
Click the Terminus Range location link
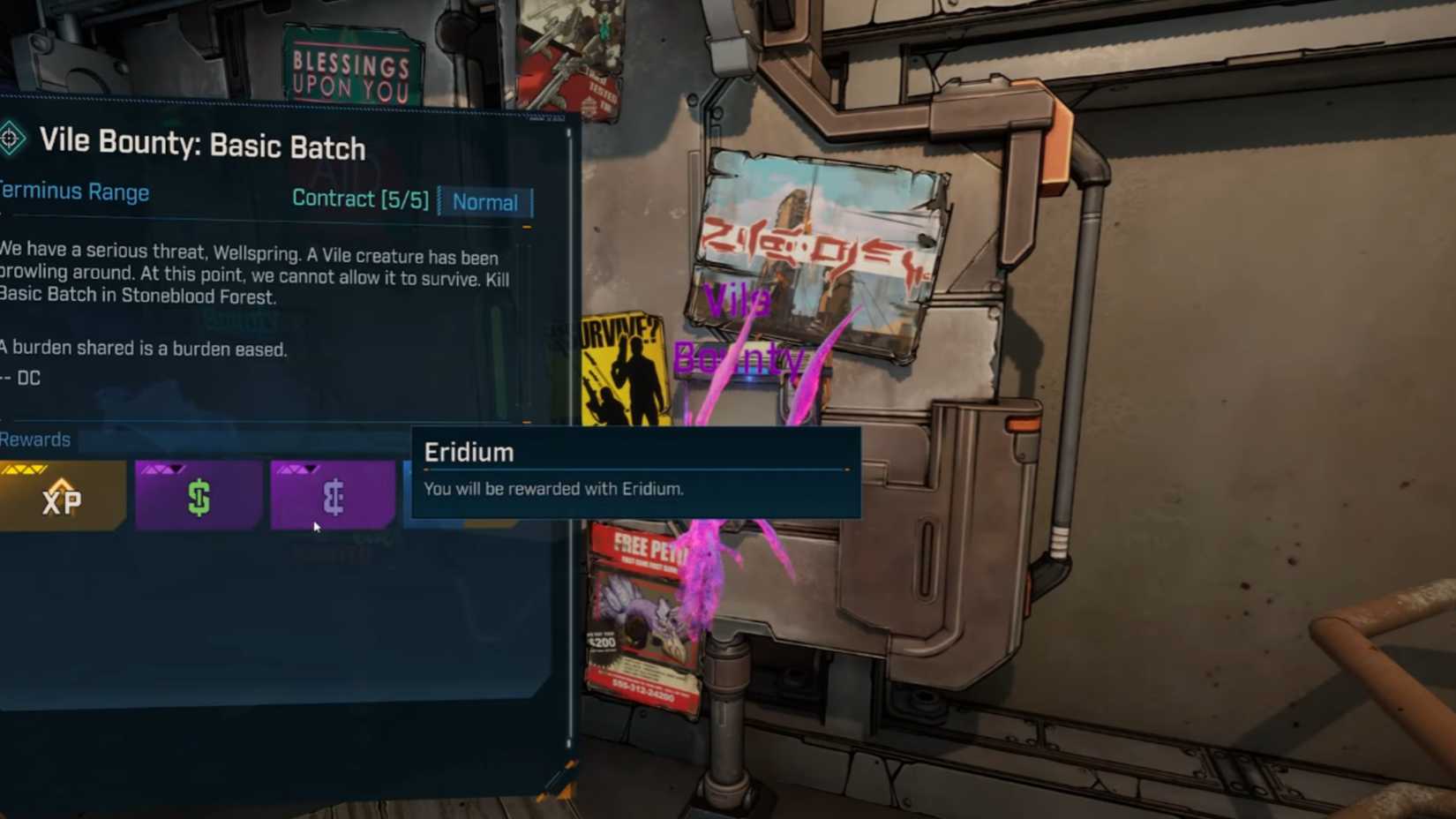[75, 192]
